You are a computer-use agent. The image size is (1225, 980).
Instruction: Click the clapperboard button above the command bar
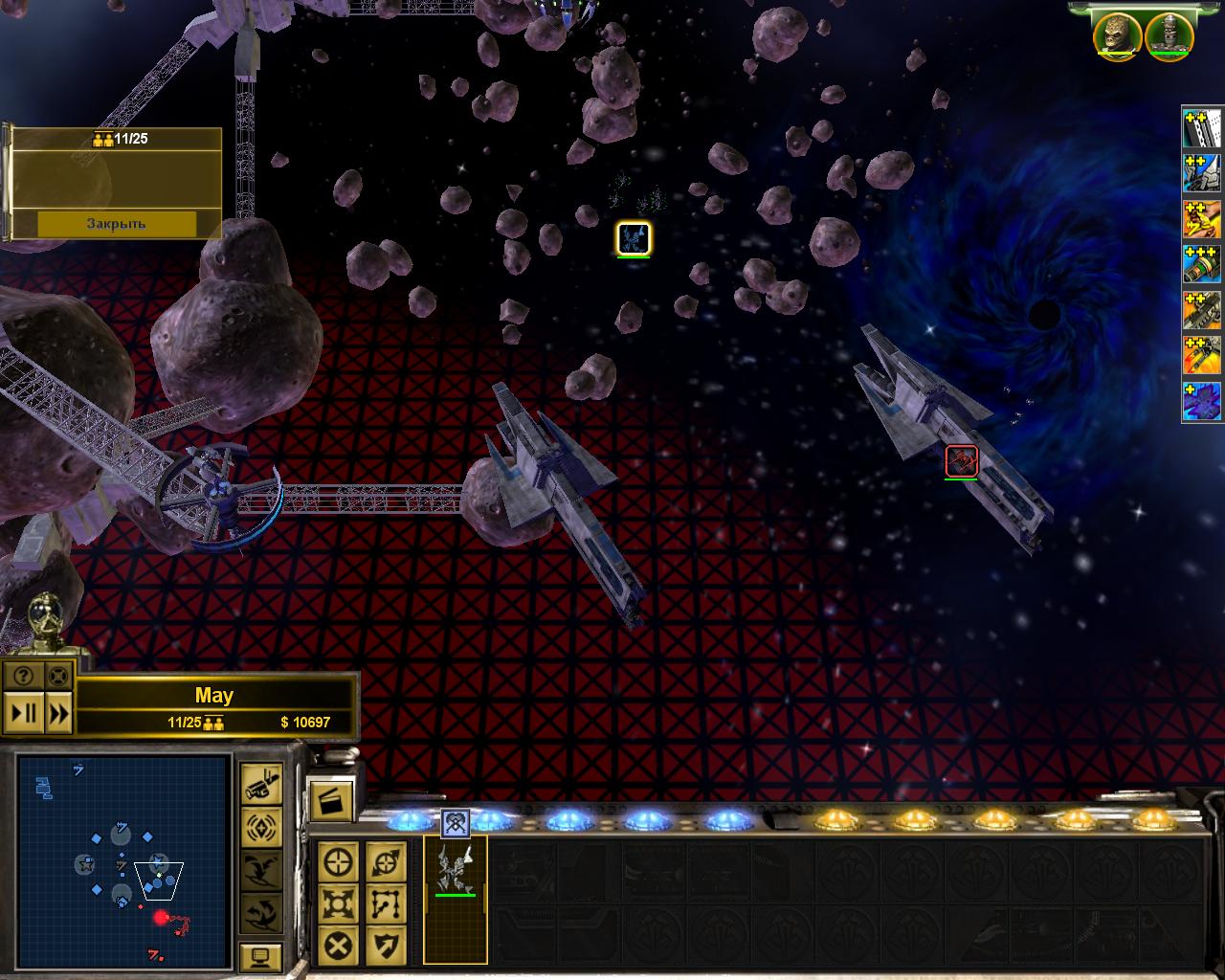330,800
